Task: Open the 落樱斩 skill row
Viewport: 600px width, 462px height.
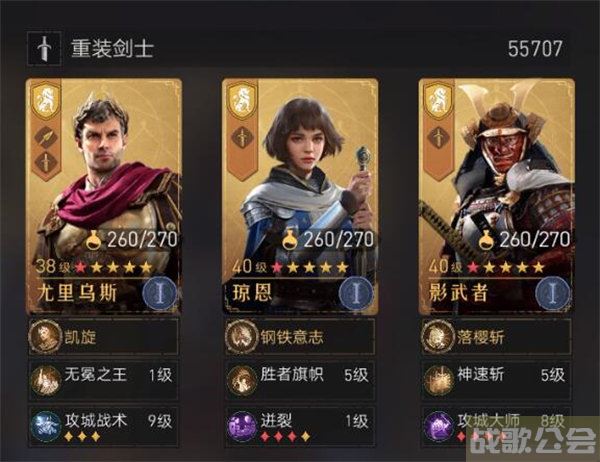Action: click(x=496, y=337)
